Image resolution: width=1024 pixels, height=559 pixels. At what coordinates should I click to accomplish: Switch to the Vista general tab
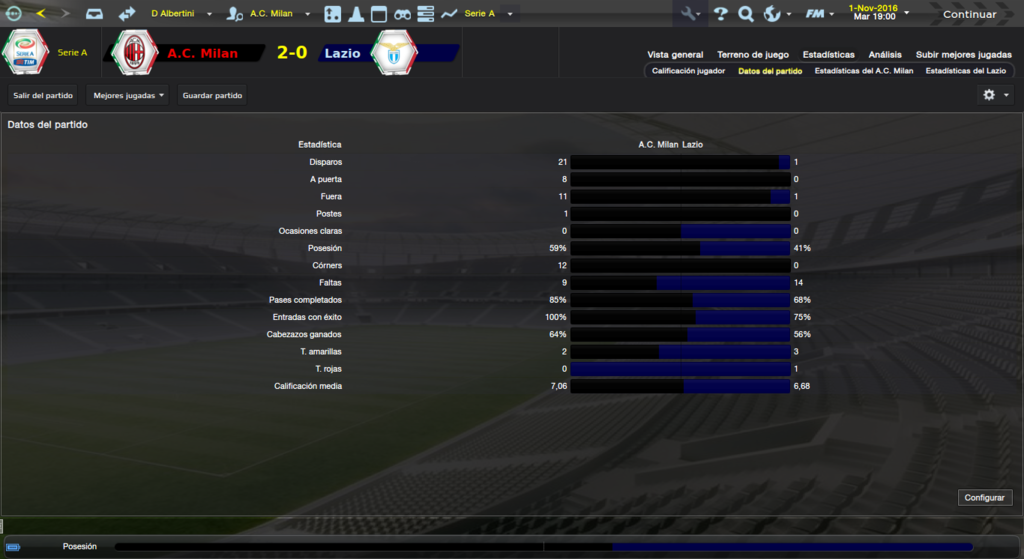tap(675, 55)
